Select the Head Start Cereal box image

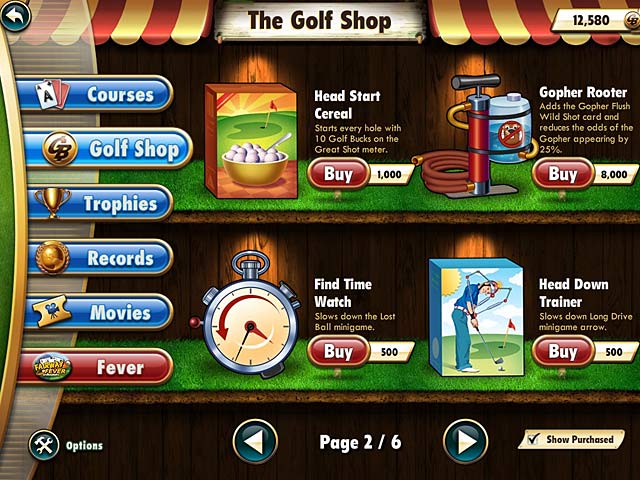pos(249,138)
